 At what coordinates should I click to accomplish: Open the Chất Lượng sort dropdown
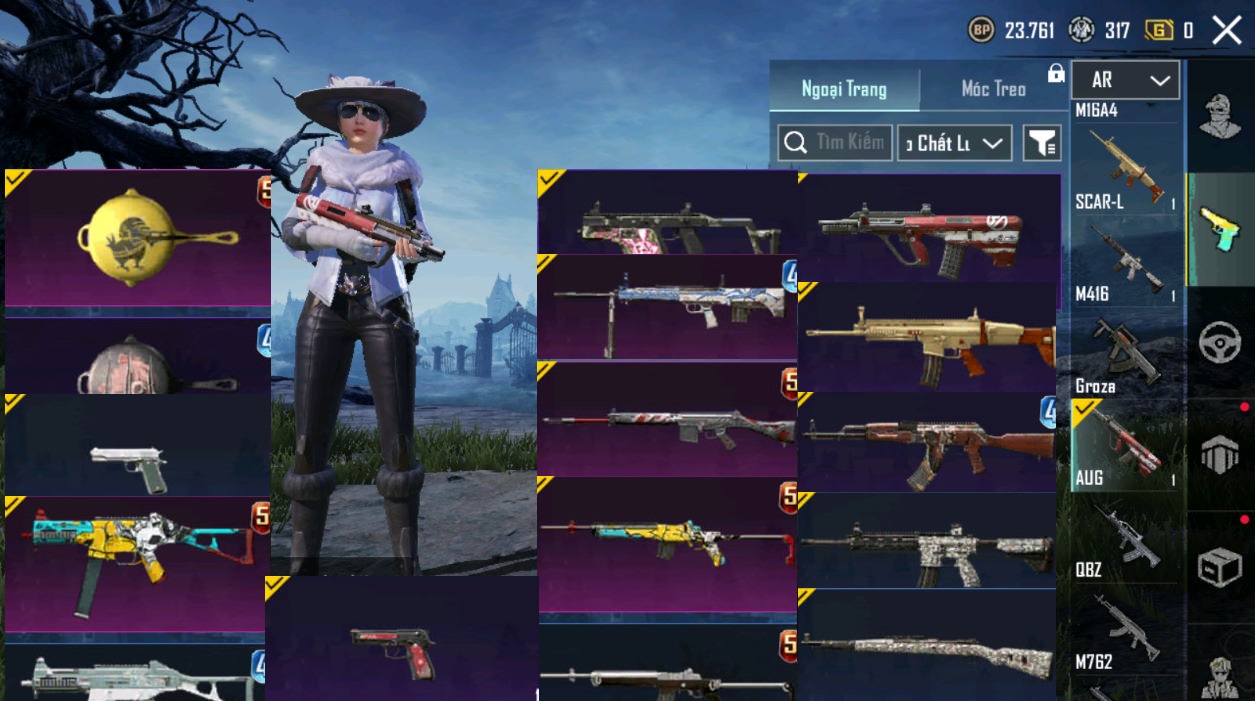tap(954, 143)
